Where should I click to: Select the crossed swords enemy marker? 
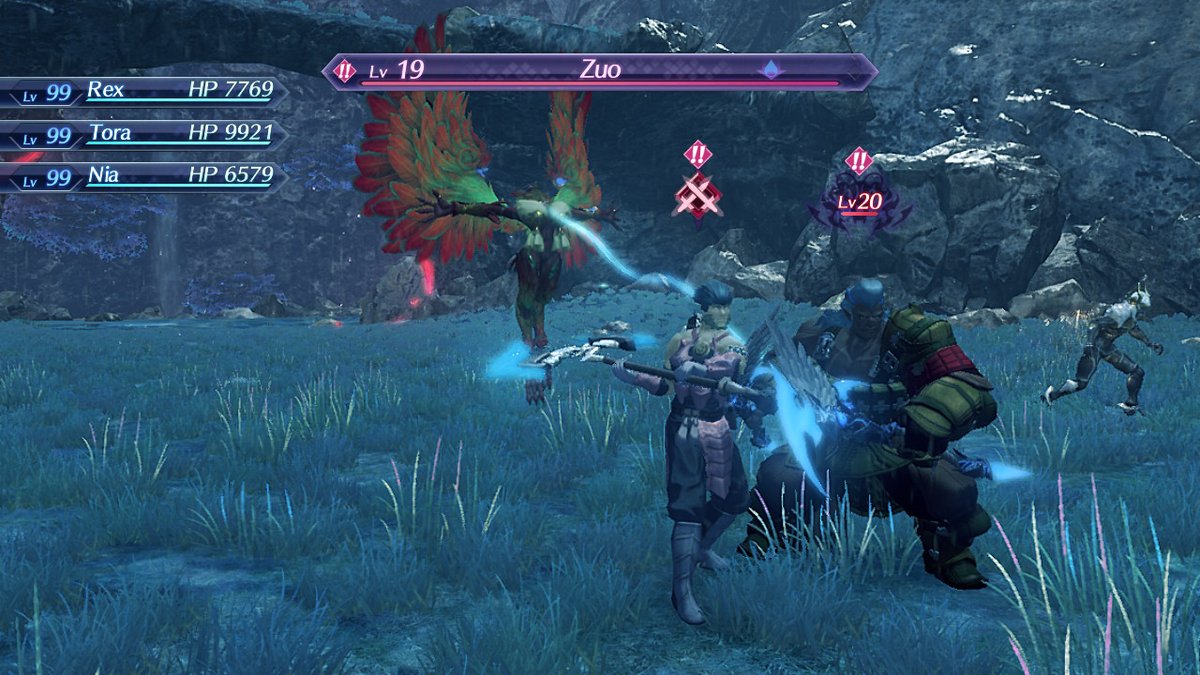point(697,195)
